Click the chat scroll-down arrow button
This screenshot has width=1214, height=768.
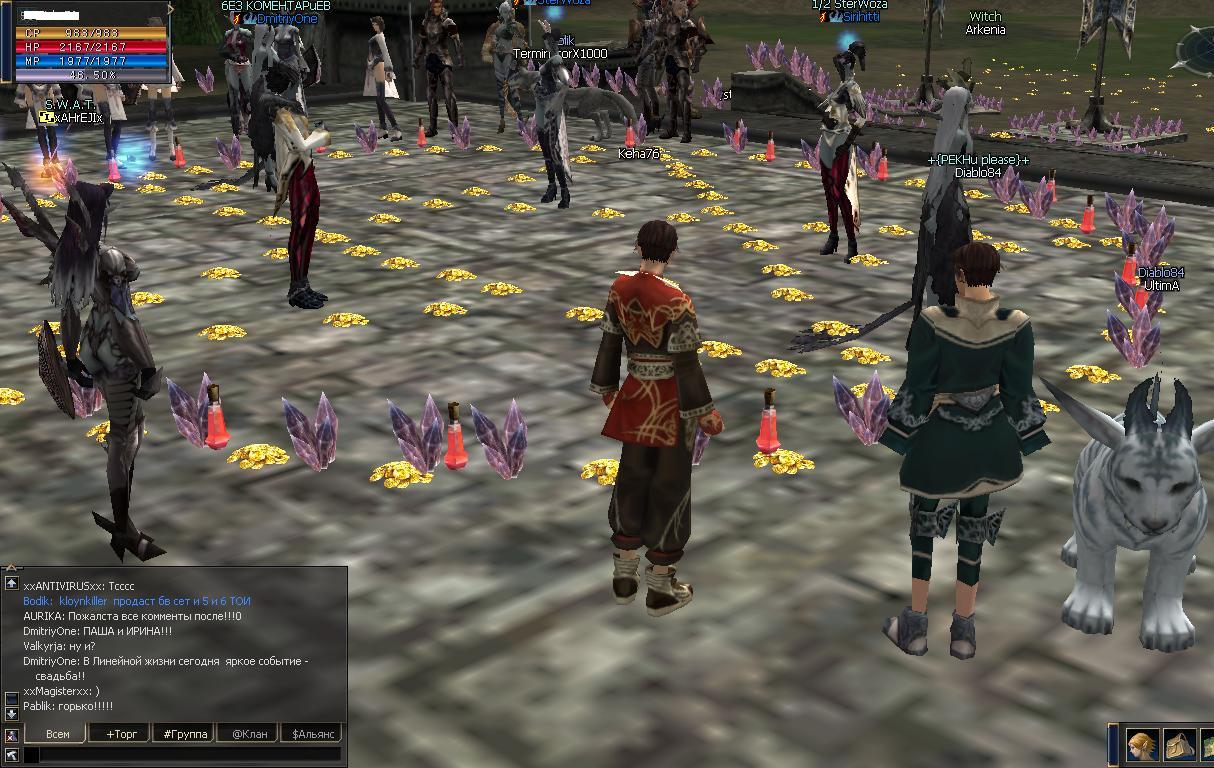(11, 713)
